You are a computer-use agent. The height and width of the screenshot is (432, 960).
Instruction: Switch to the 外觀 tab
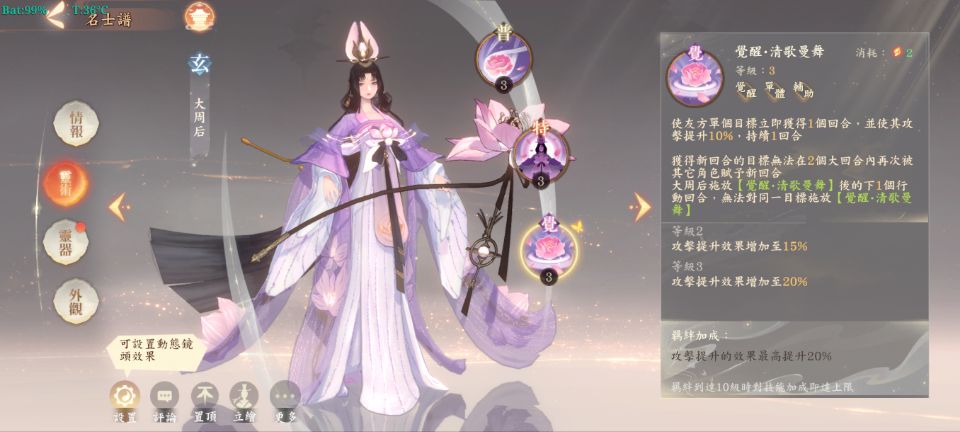point(76,298)
